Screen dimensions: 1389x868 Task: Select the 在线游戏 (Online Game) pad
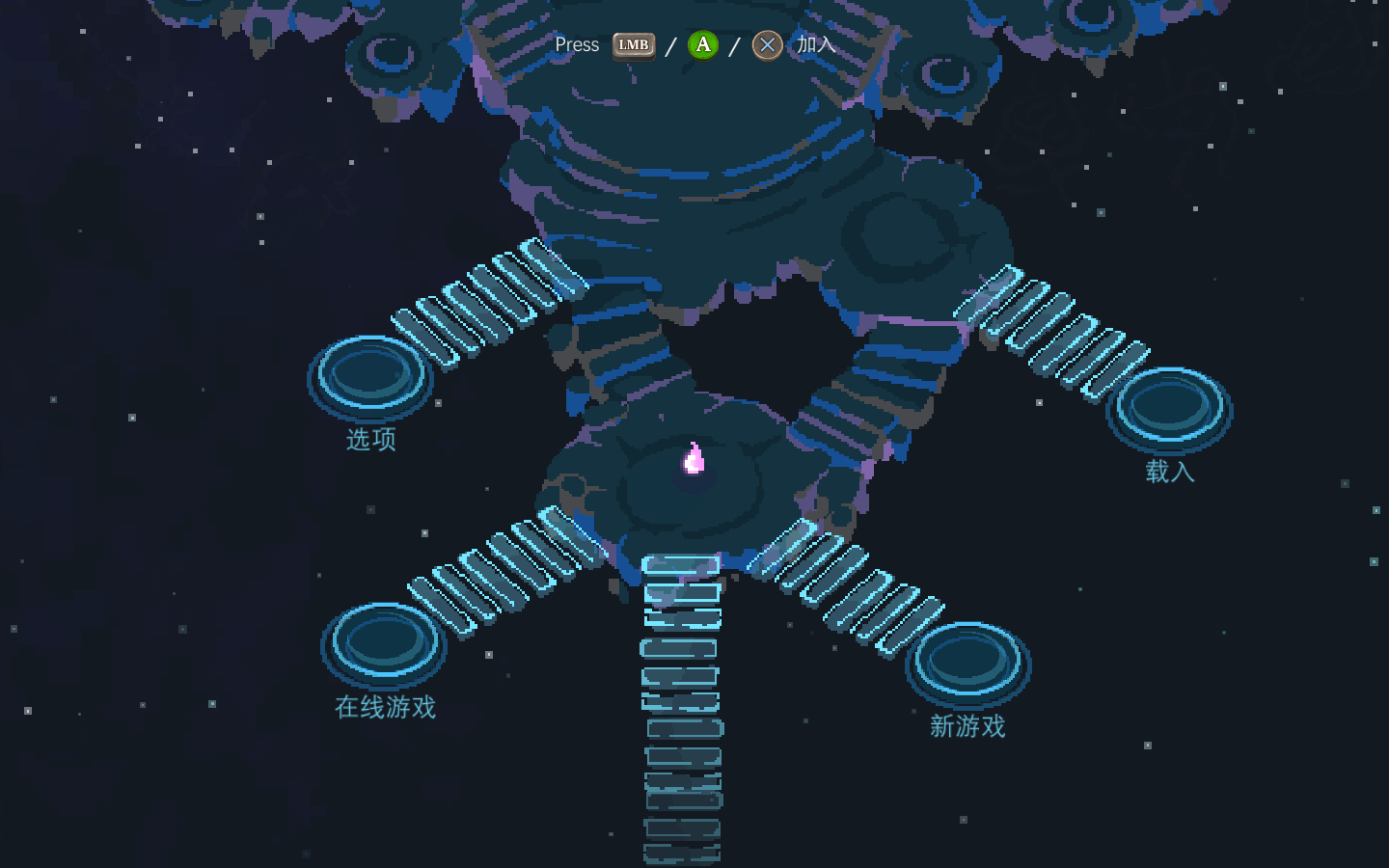click(384, 642)
